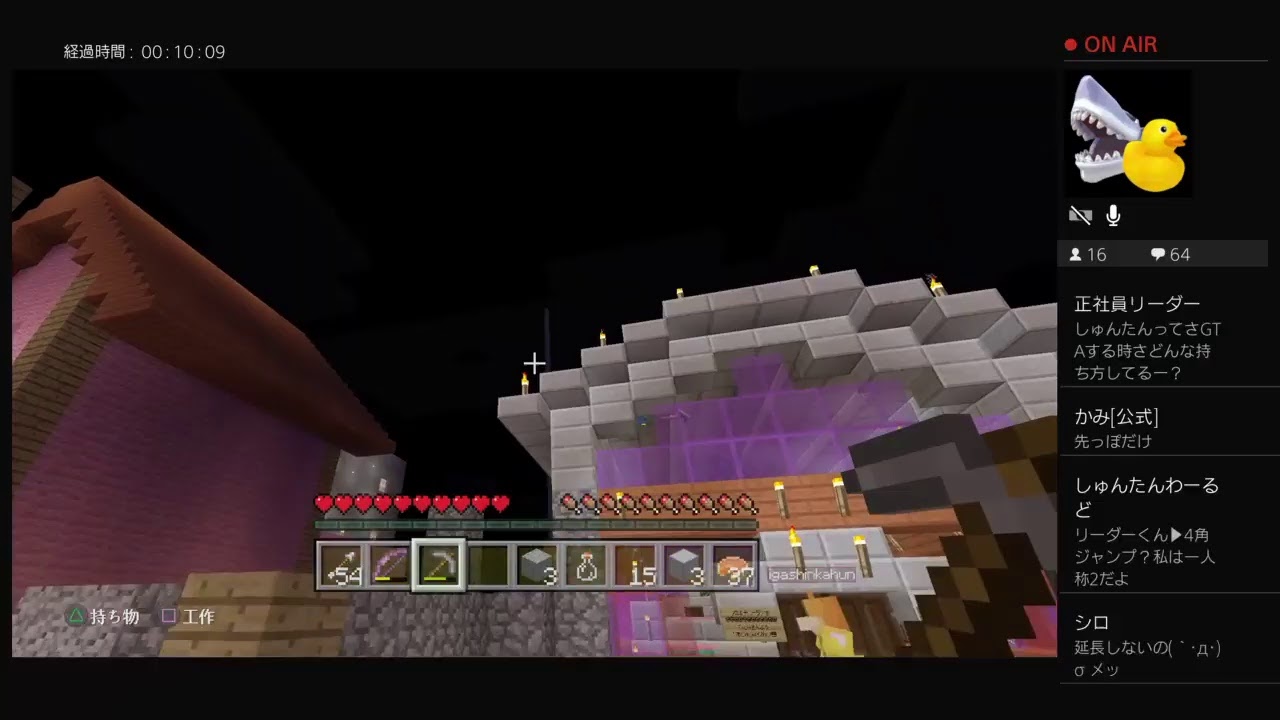
Task: Select the arrows in the first hotbar slot
Action: pos(340,567)
